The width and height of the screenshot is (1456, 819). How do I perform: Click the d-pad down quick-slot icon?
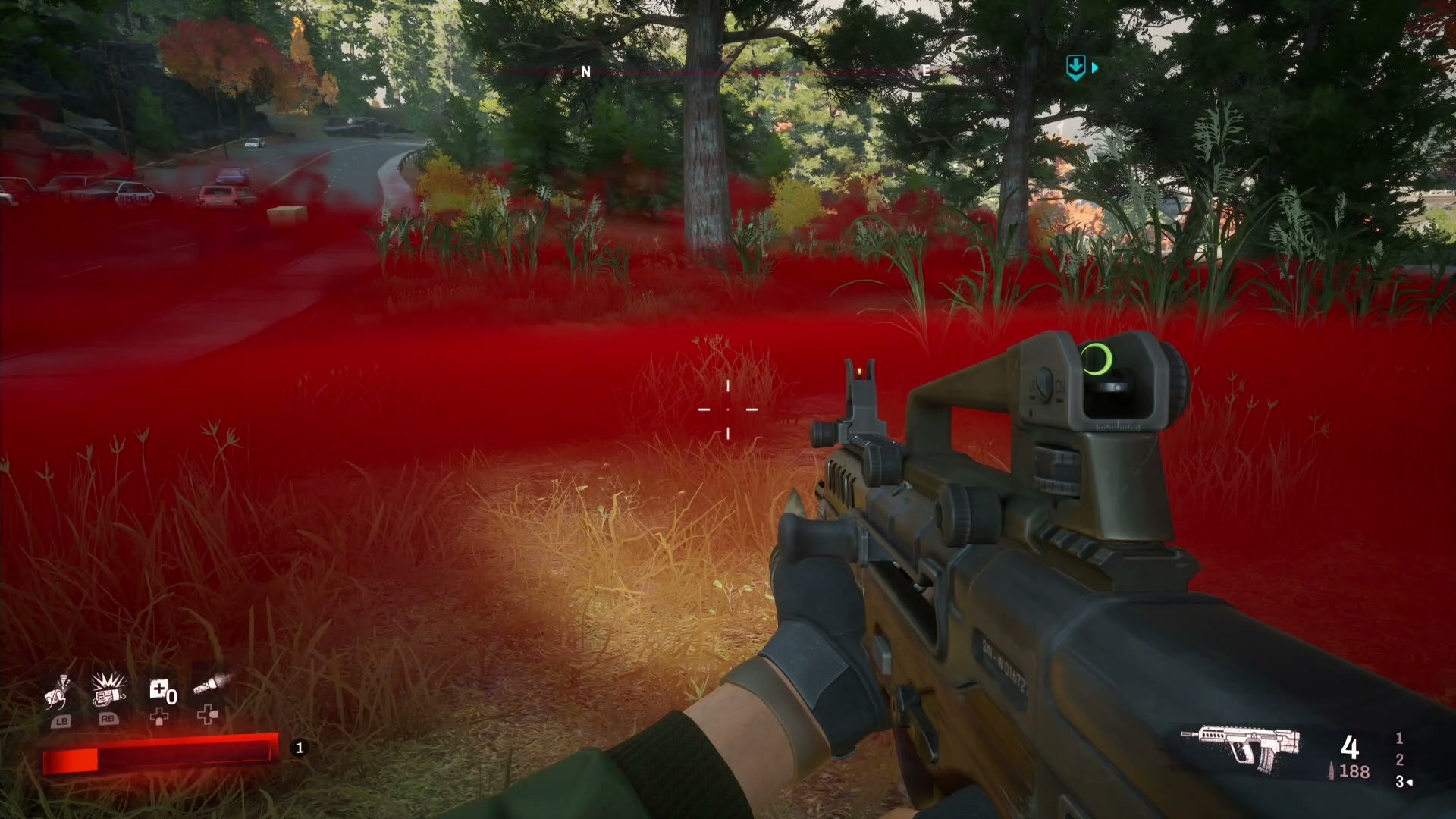tap(161, 716)
